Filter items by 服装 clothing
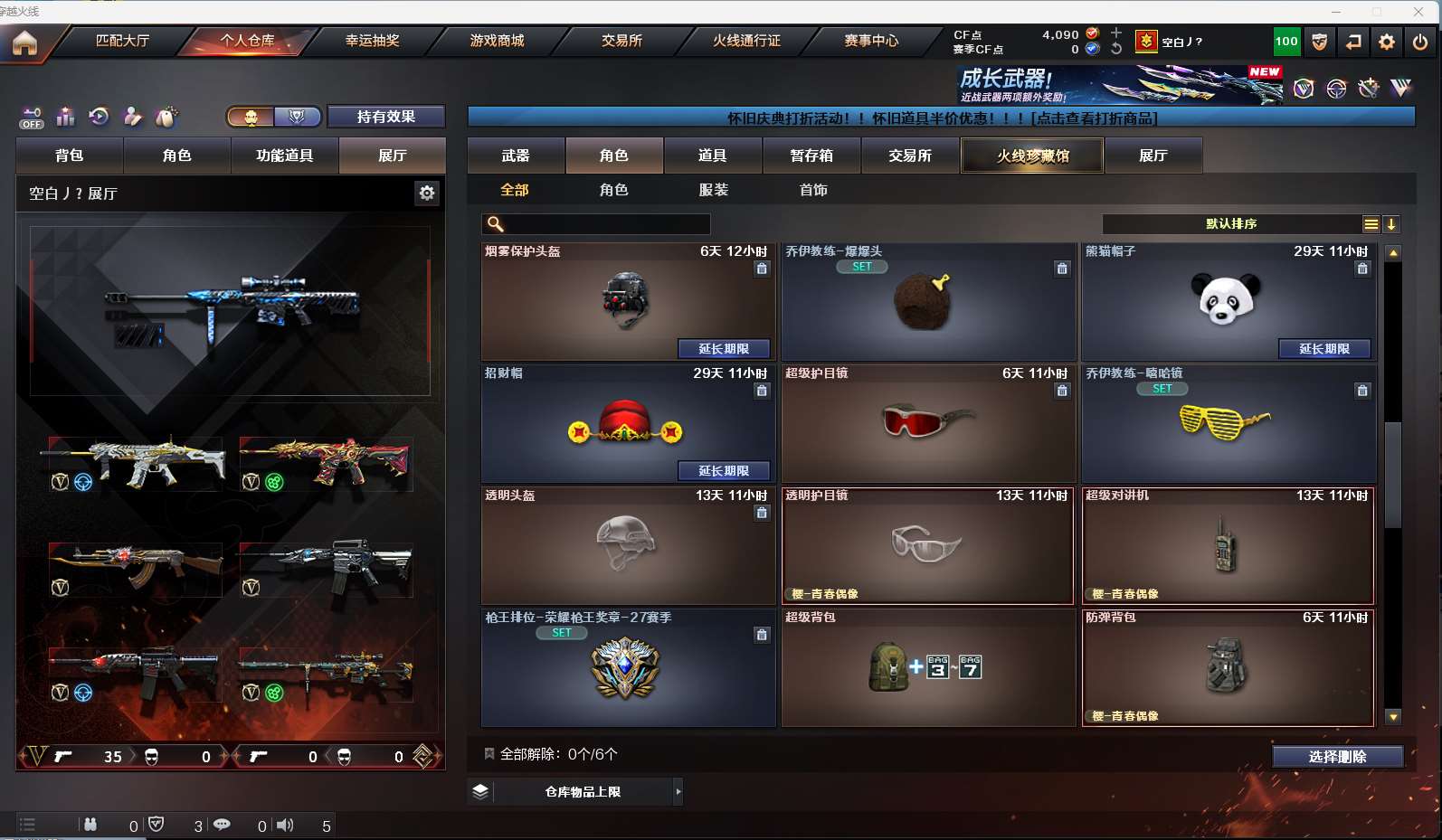 [713, 190]
